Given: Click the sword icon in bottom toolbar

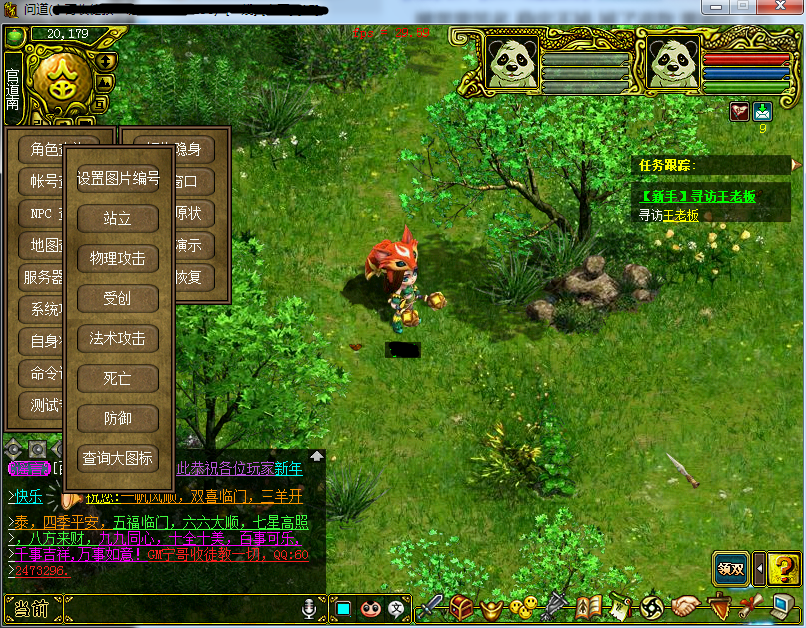Looking at the screenshot, I should coord(431,607).
